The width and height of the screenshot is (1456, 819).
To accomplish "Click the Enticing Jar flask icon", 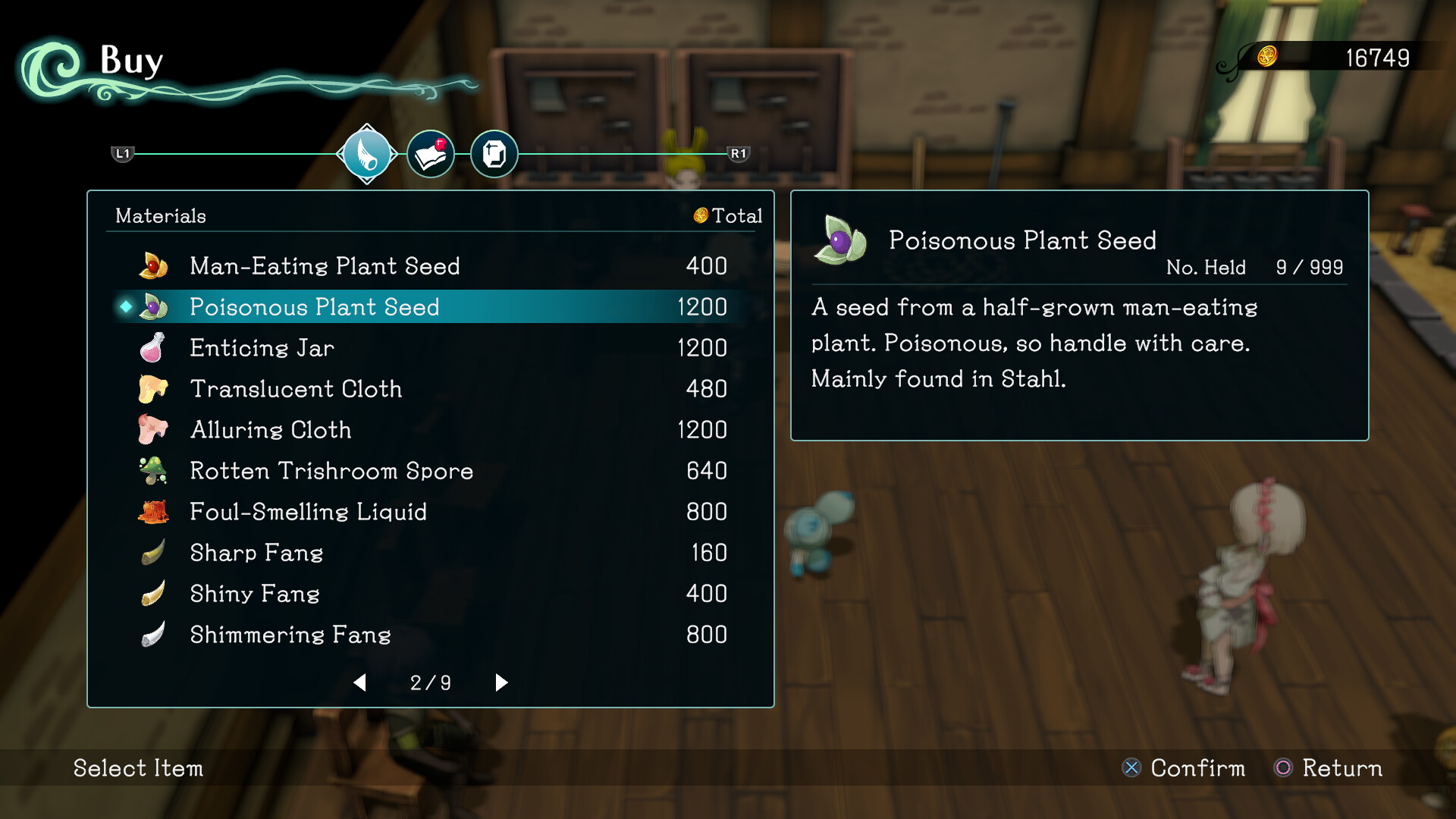I will coord(153,348).
